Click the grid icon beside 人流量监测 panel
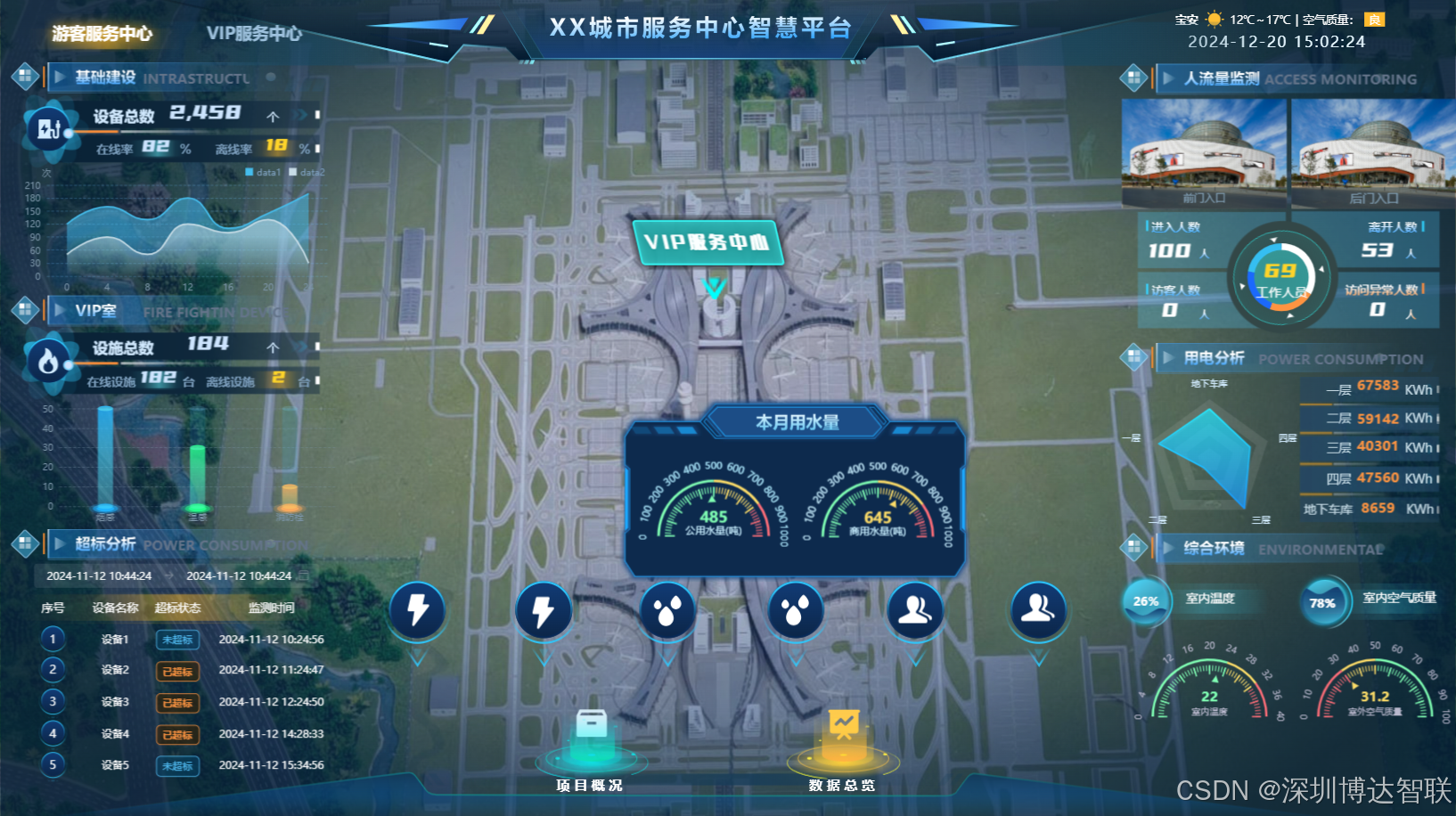This screenshot has height=816, width=1456. click(1133, 78)
